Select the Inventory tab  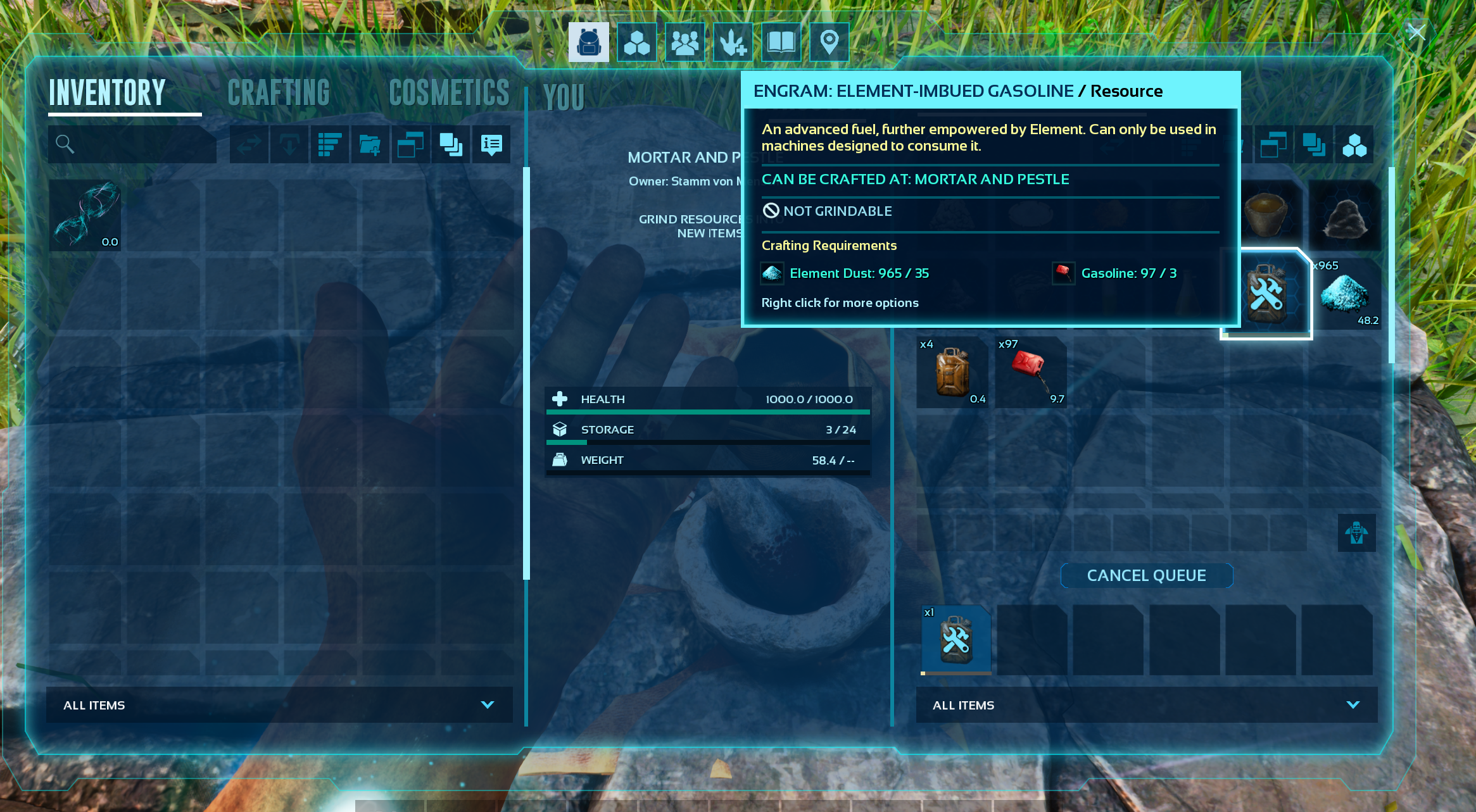point(107,93)
